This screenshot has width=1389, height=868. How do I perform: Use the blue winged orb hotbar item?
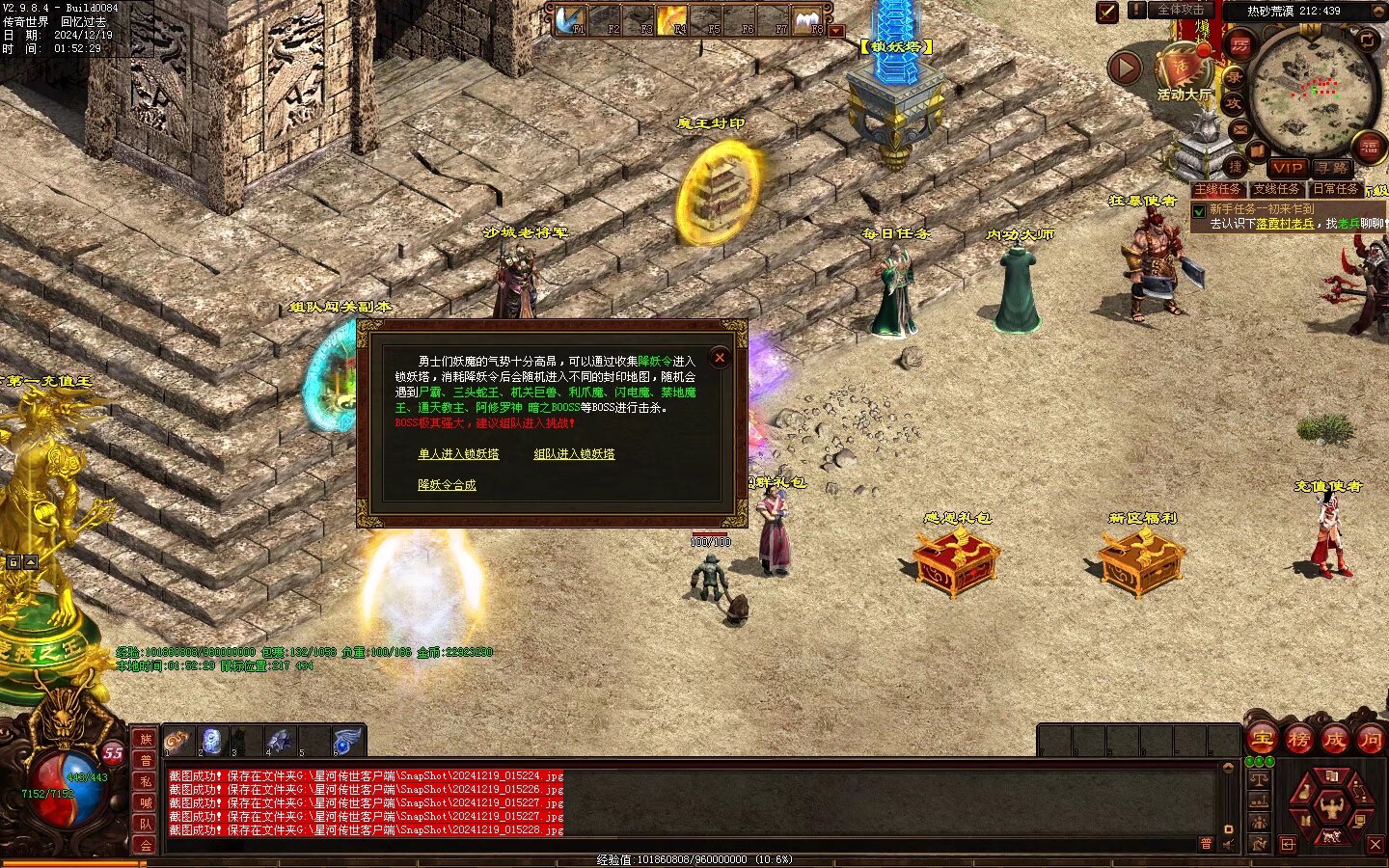(345, 741)
